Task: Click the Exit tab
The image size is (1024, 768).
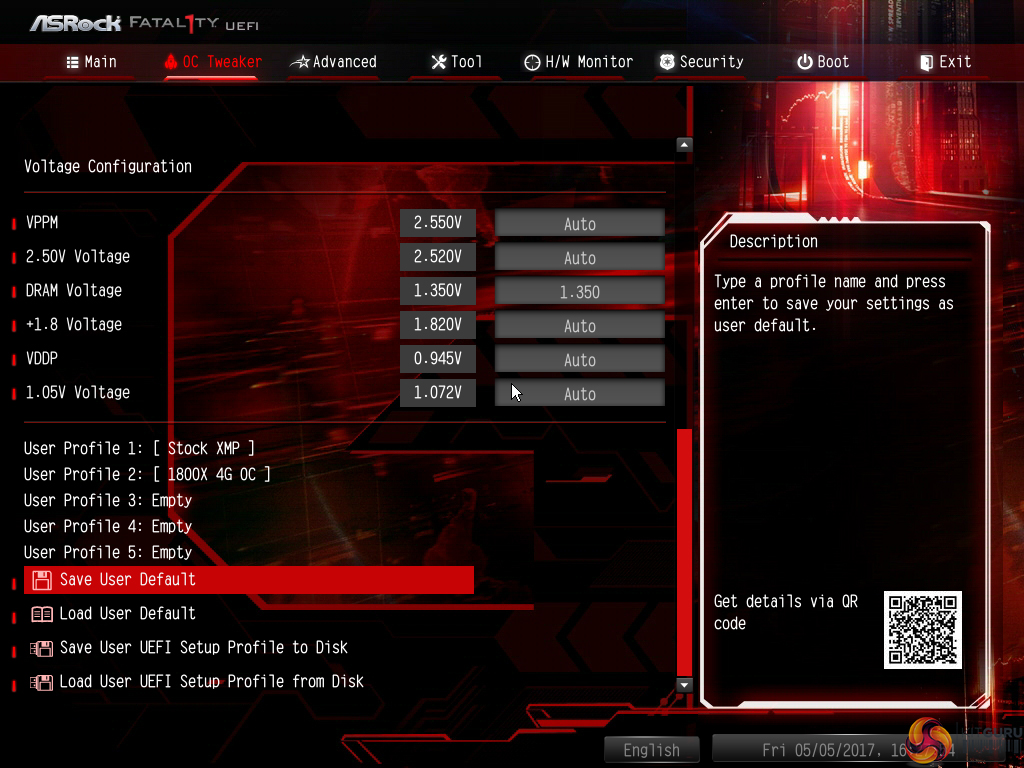Action: [945, 62]
